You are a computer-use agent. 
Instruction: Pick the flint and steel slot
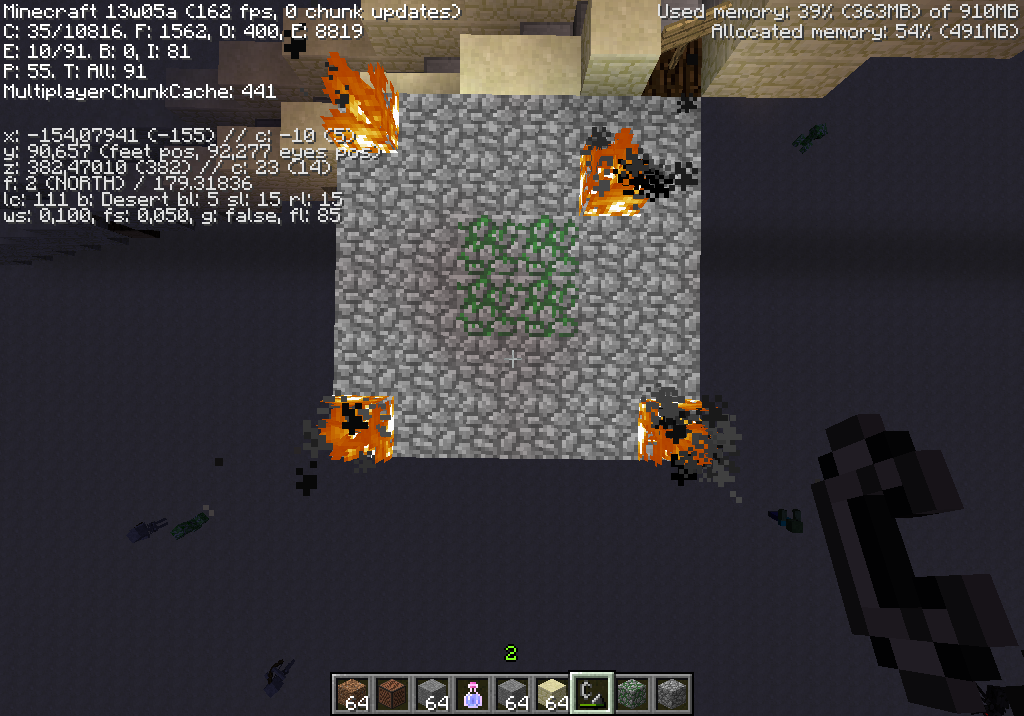tap(592, 692)
